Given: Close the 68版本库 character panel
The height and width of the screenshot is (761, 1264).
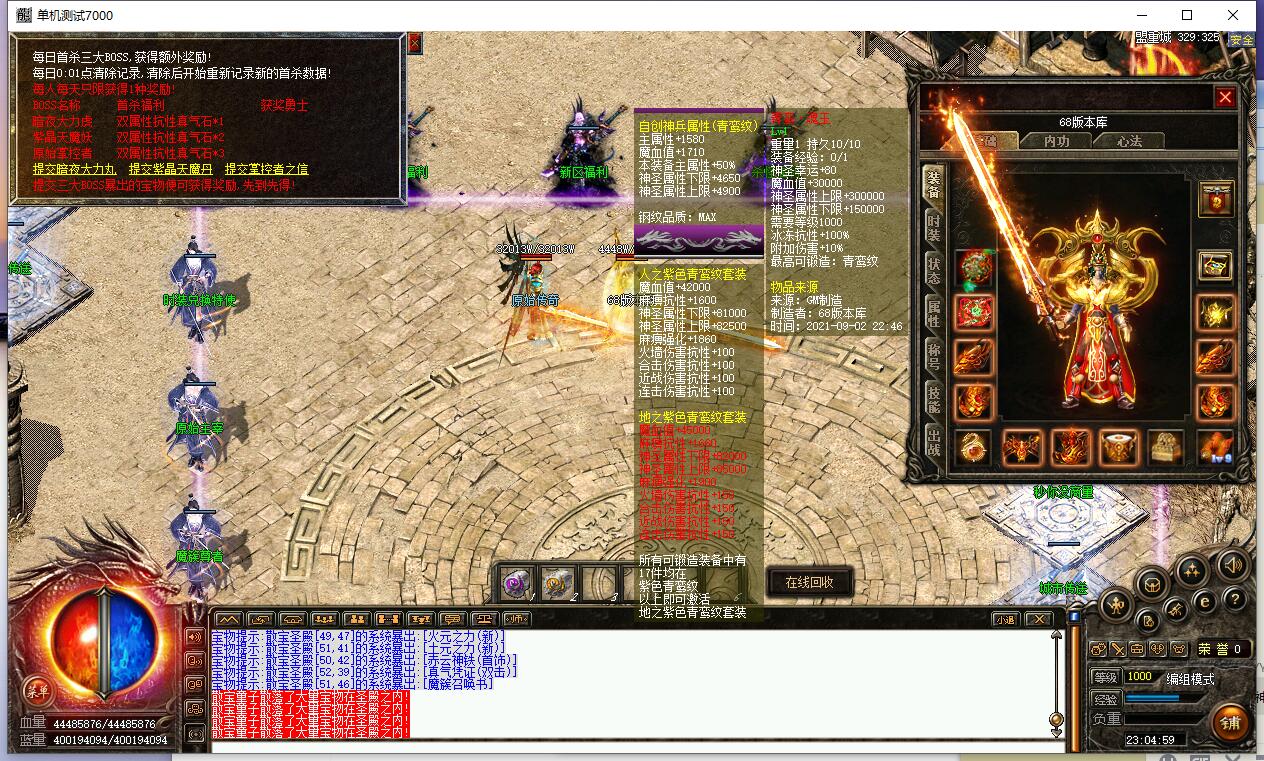Looking at the screenshot, I should 1224,97.
